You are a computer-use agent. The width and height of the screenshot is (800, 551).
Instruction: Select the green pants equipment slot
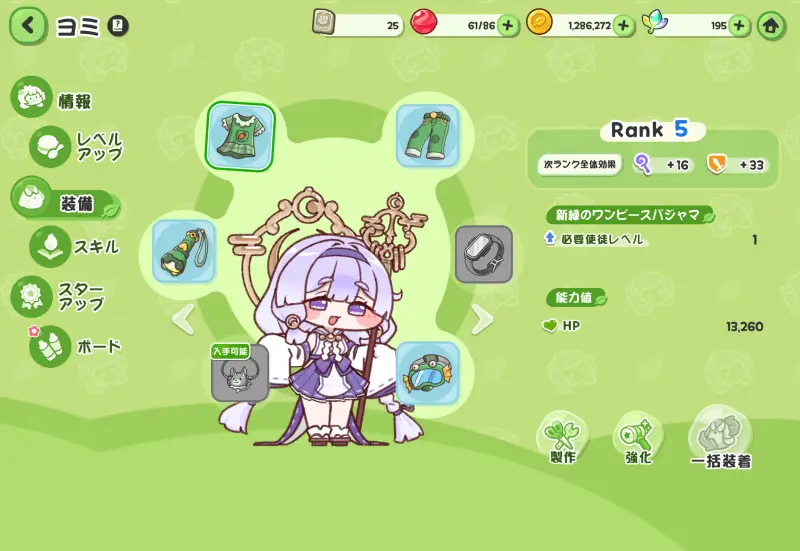[427, 136]
